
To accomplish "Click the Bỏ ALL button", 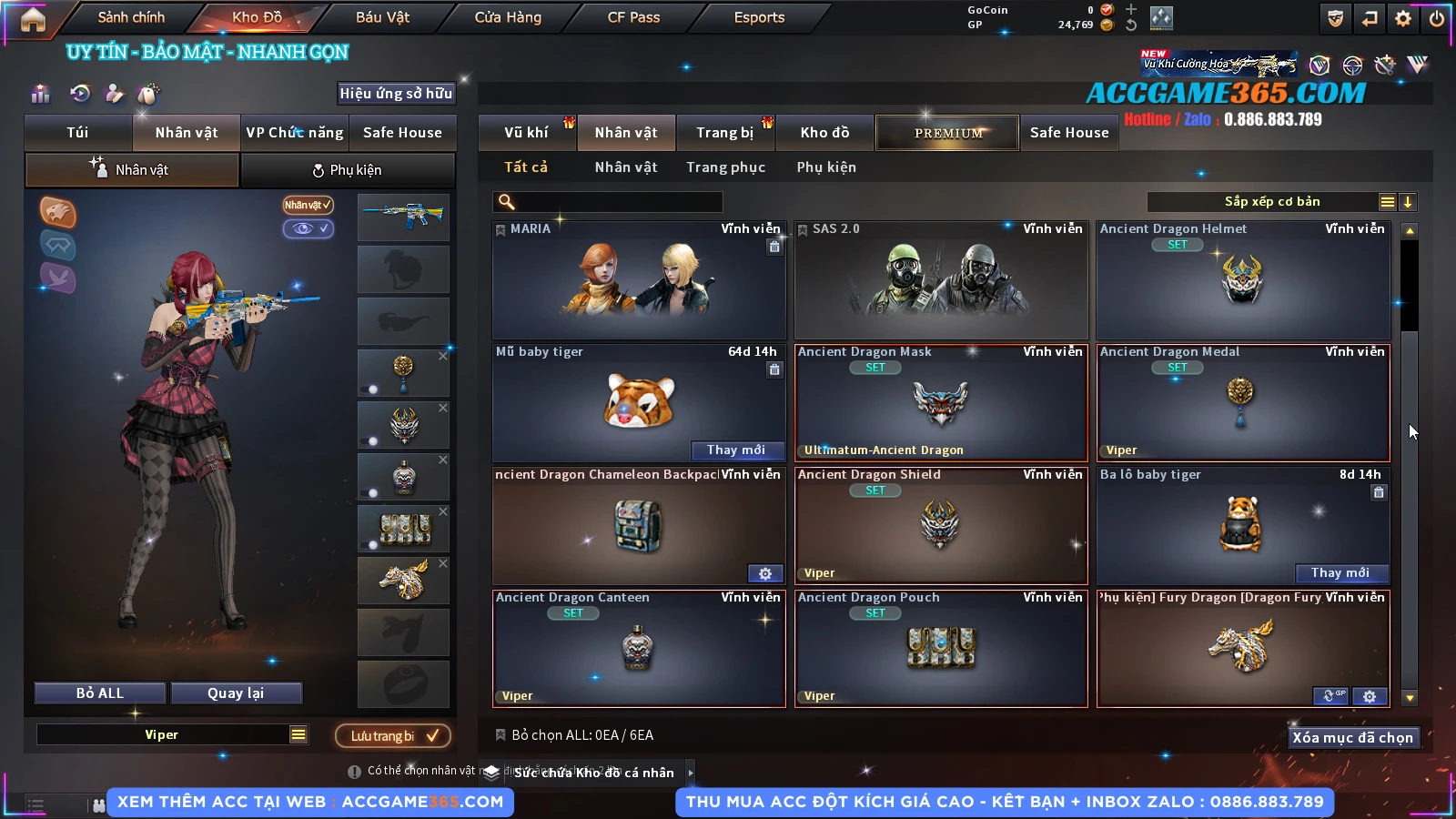I will [x=100, y=693].
